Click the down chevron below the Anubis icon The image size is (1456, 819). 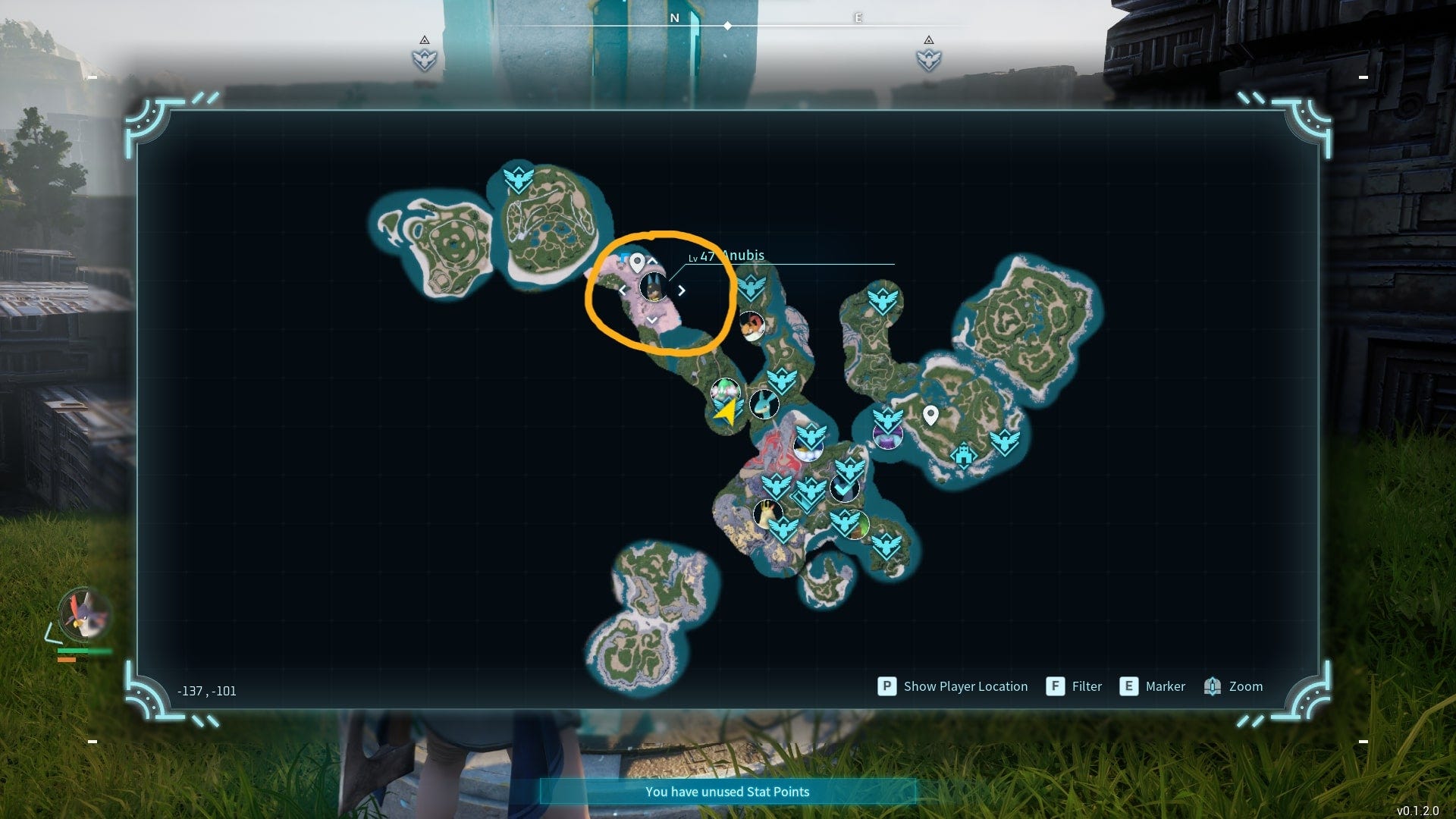click(x=652, y=320)
